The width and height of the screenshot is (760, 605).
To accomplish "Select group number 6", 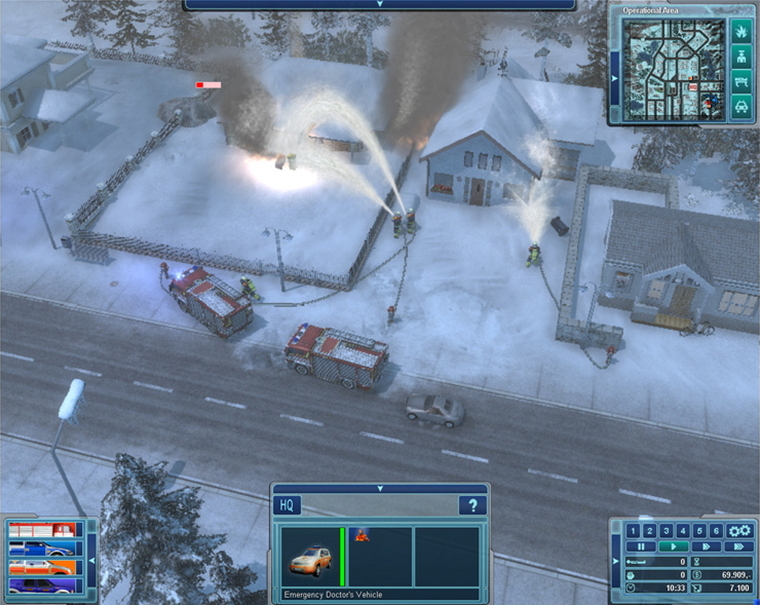I will 716,531.
